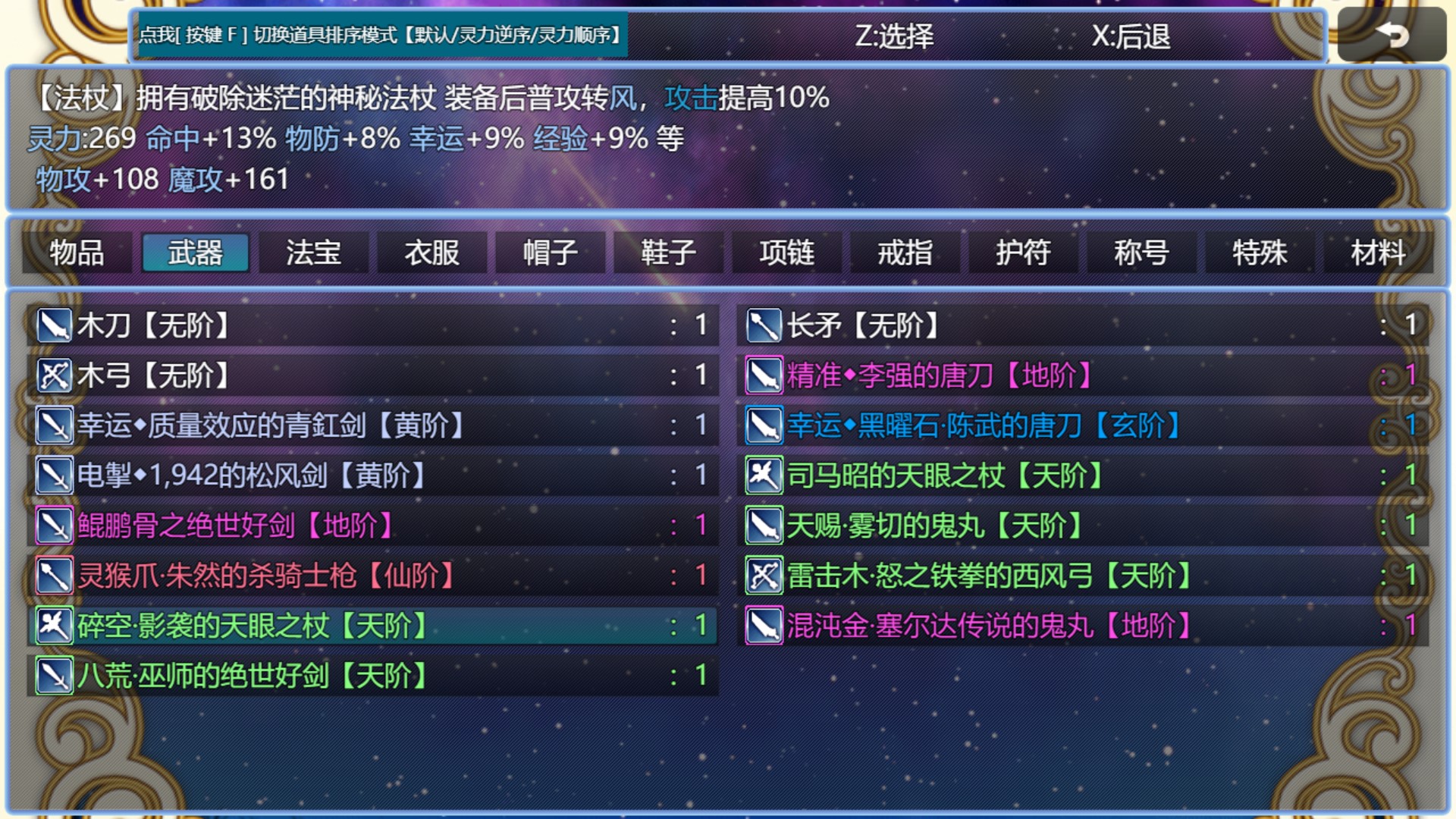
Task: Click the 混沌金·塞尔达传说的鬼丸 sword icon
Action: click(x=764, y=626)
